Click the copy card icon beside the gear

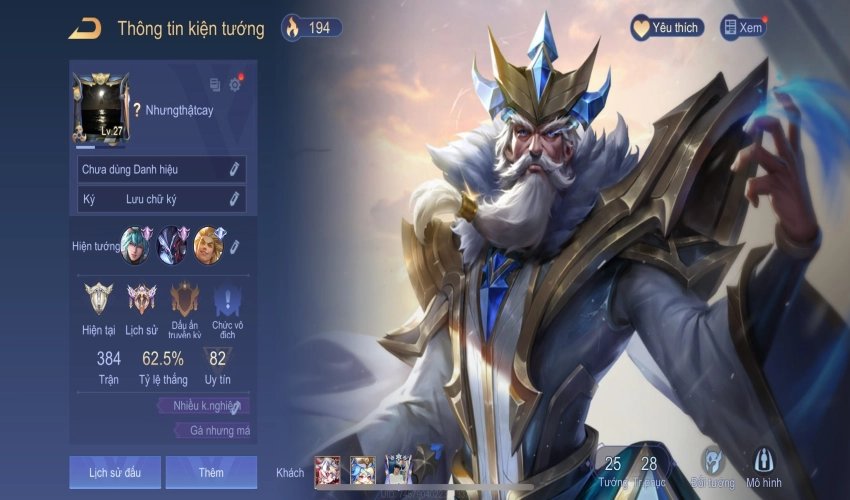tap(215, 85)
